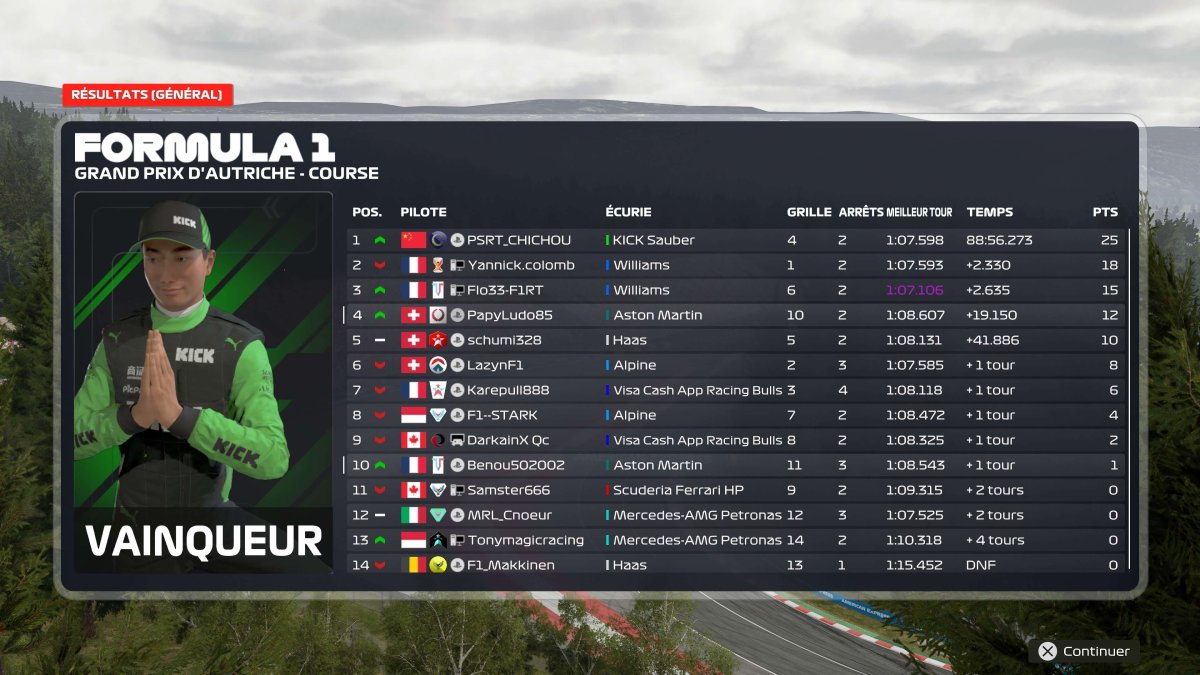The height and width of the screenshot is (675, 1200).
Task: Pick the LazynF1 driver row
Action: (x=735, y=365)
